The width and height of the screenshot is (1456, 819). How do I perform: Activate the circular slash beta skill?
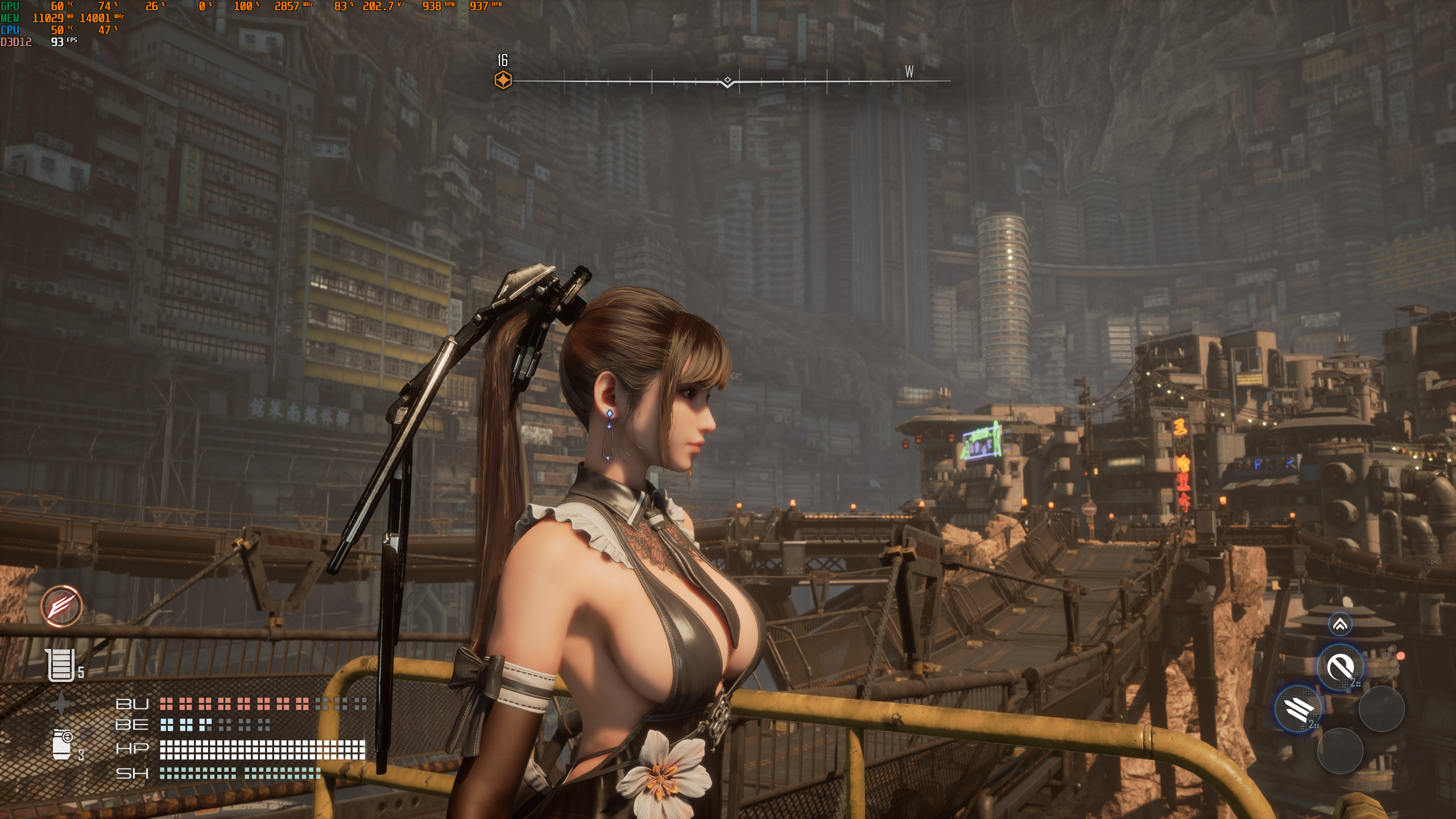point(1341,667)
